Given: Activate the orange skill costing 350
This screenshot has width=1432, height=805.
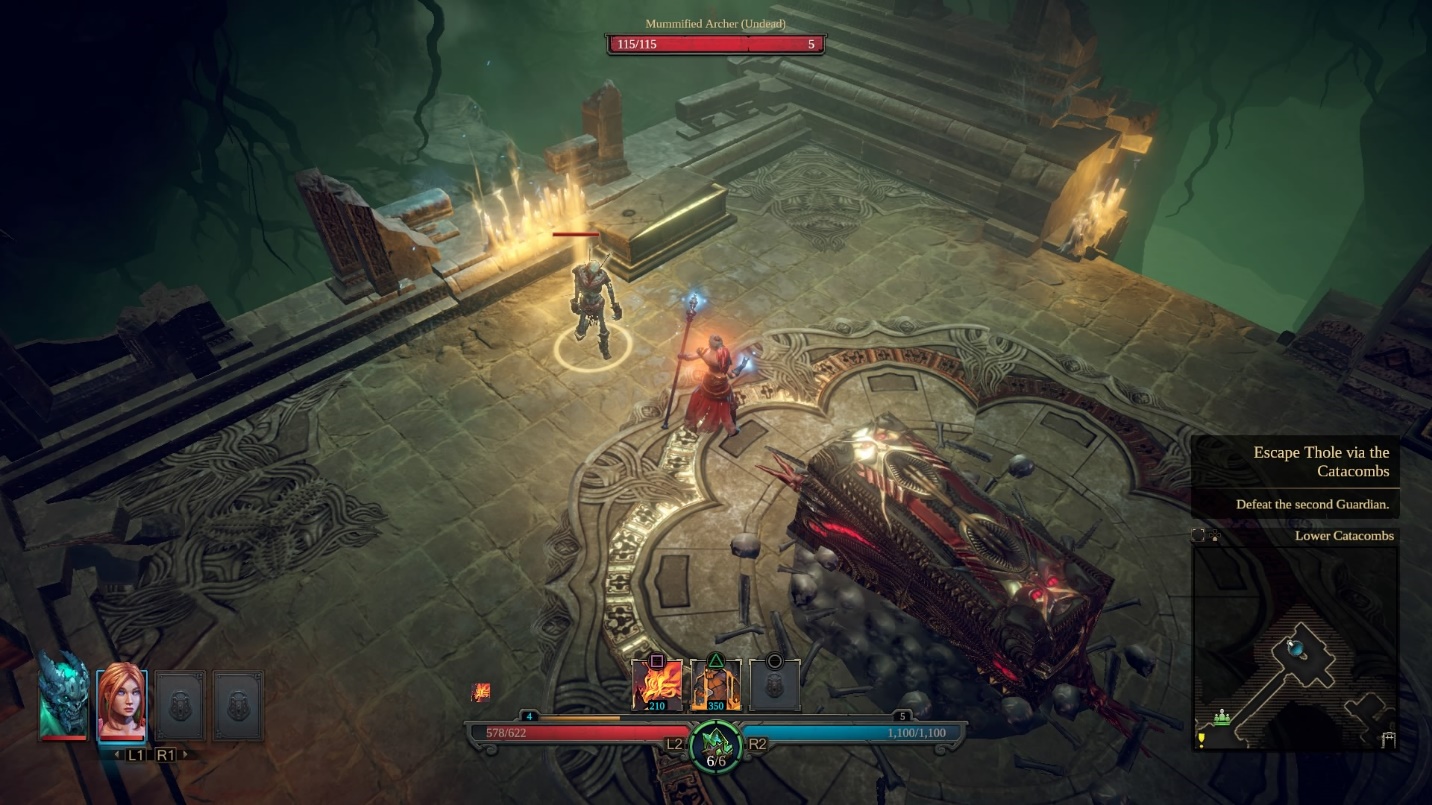Looking at the screenshot, I should click(716, 686).
